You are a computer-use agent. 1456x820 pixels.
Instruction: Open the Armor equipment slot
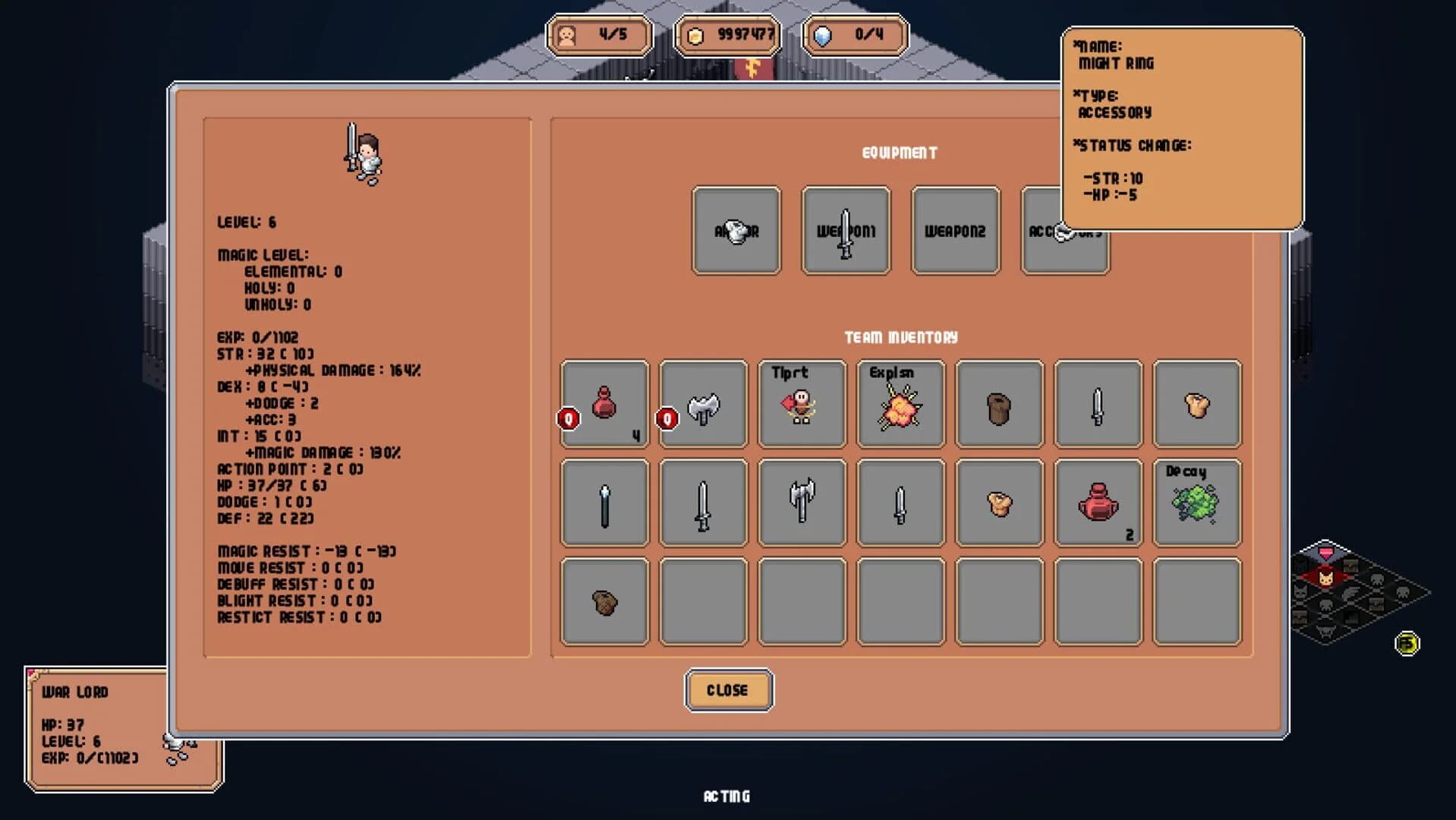(734, 230)
